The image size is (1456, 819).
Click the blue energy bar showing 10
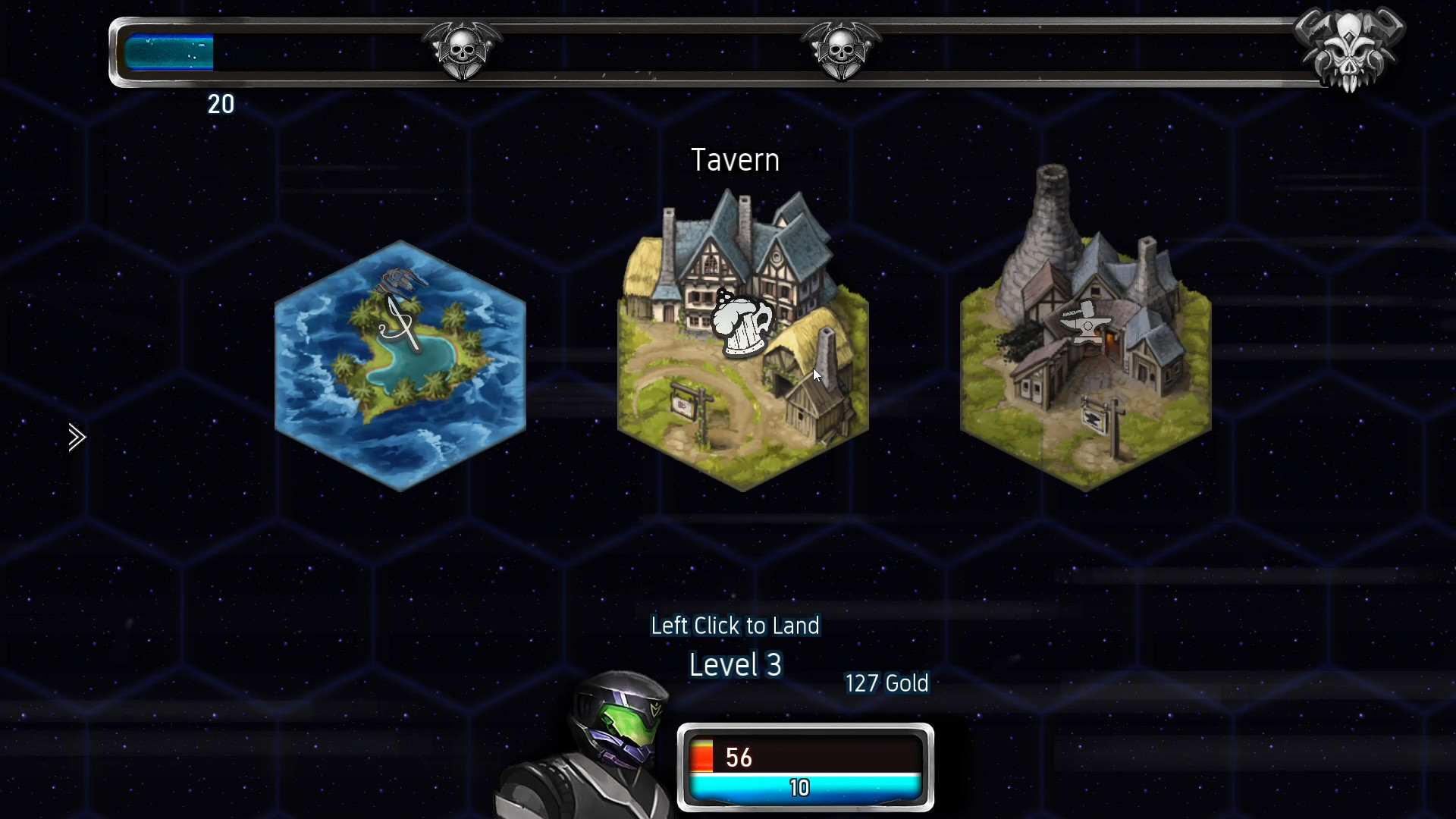pos(806,787)
